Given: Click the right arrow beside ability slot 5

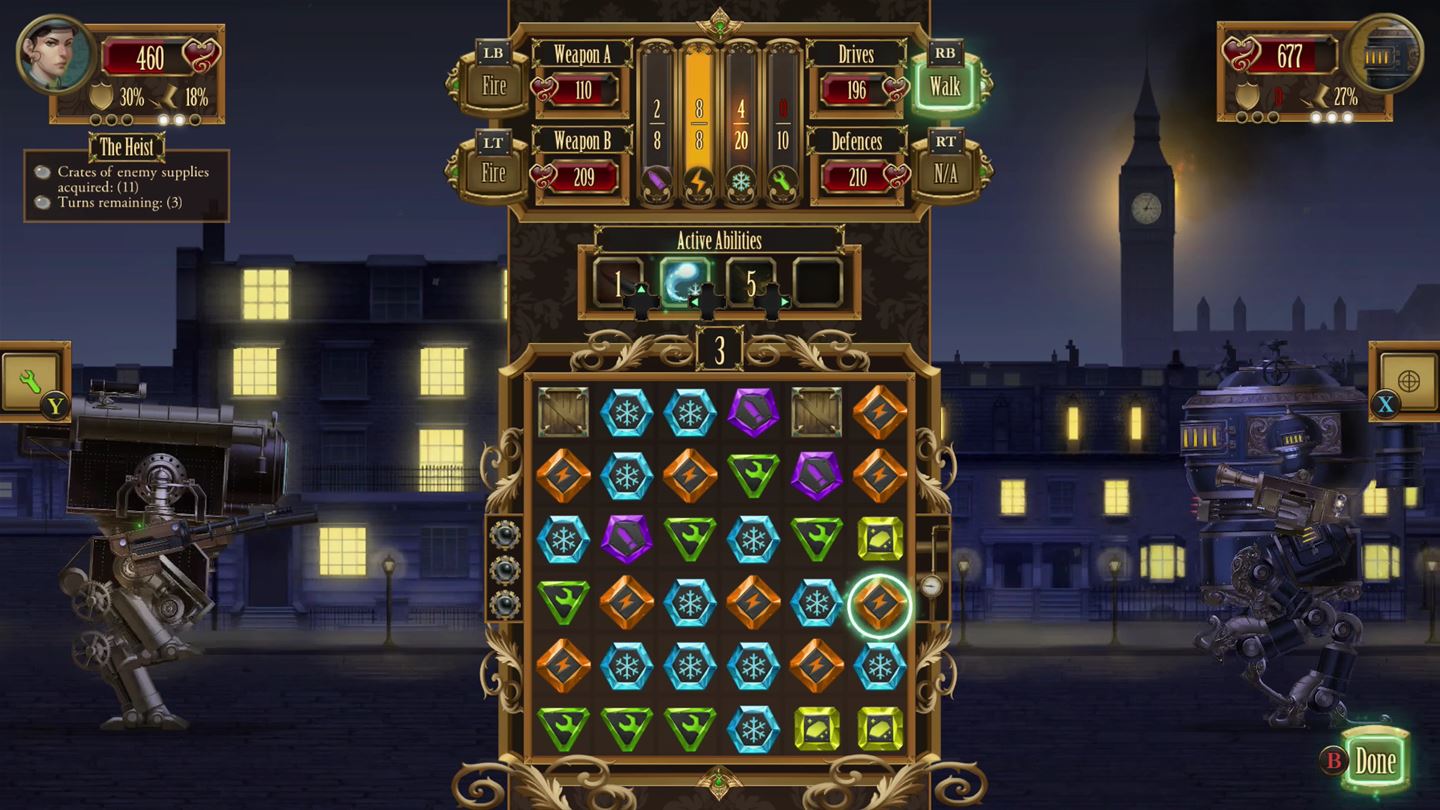Looking at the screenshot, I should coord(784,300).
